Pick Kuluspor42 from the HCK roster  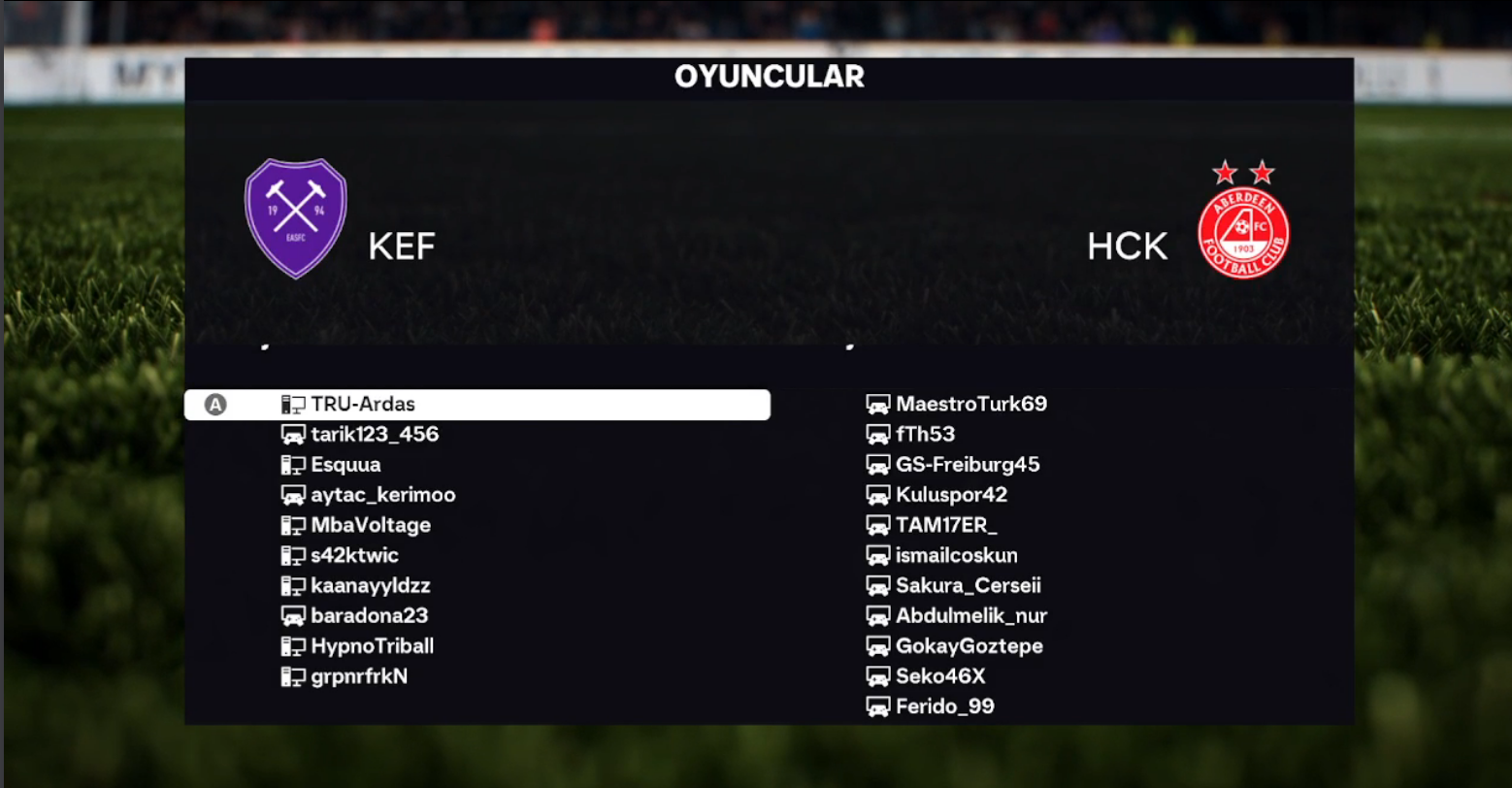[x=951, y=495]
